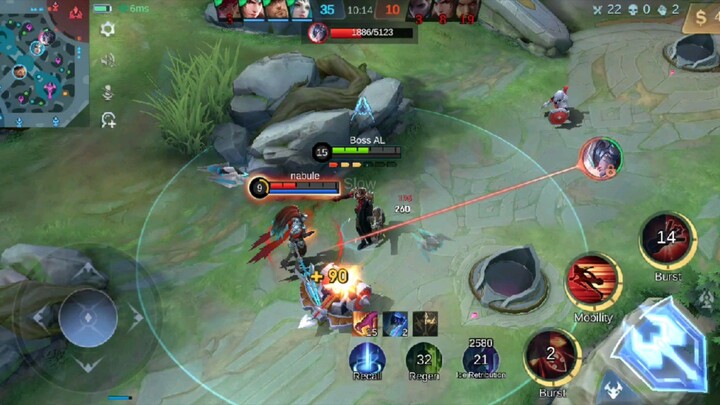
Task: Toggle the speaker sound icon
Action: (108, 60)
